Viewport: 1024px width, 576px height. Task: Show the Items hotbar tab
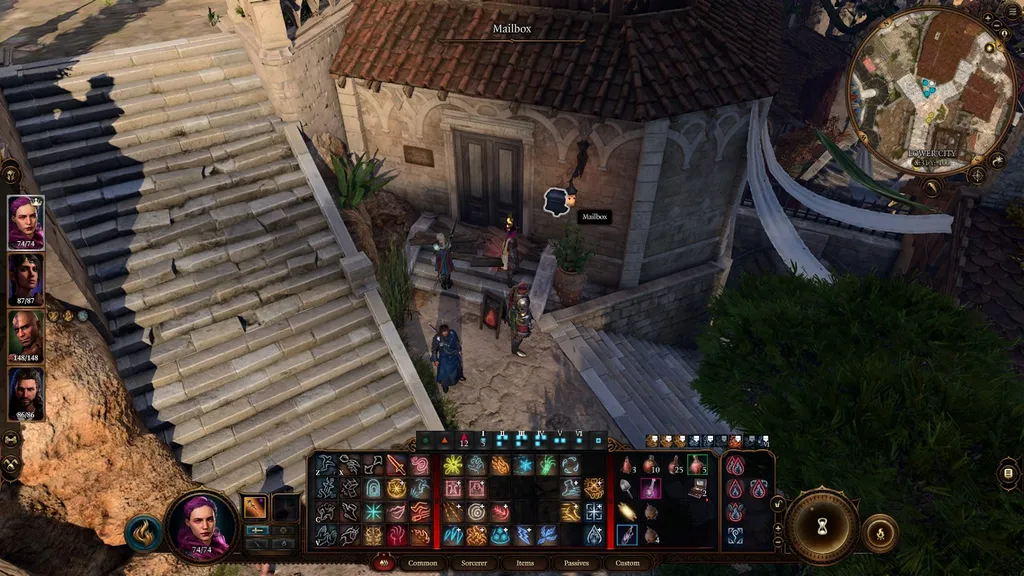click(525, 563)
